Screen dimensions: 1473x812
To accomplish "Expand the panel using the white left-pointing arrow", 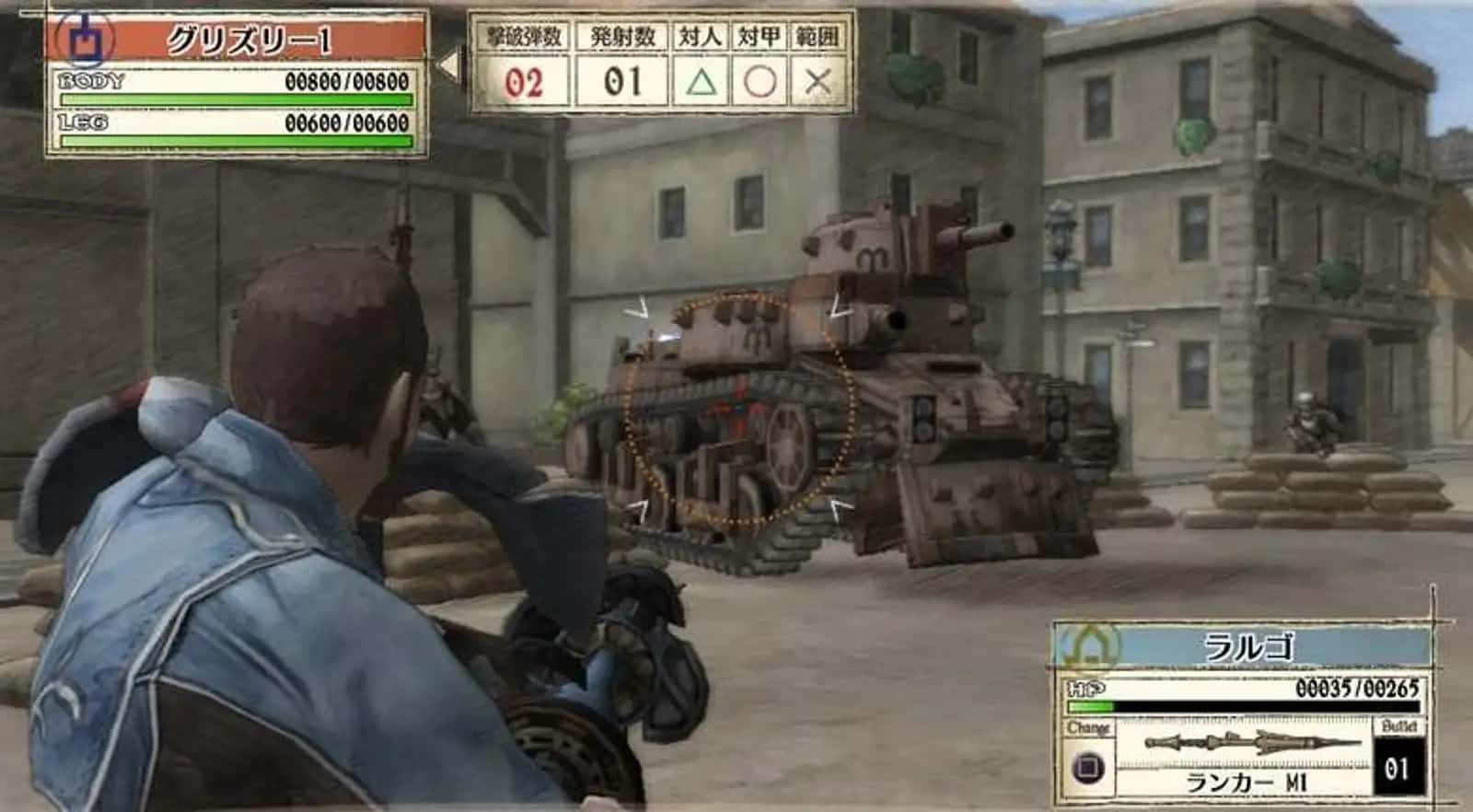I will (447, 64).
